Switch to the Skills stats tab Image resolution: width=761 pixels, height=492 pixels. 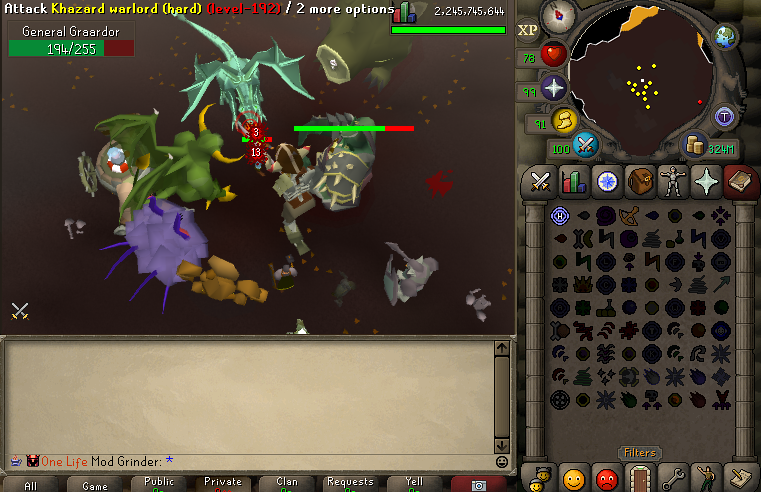click(573, 181)
